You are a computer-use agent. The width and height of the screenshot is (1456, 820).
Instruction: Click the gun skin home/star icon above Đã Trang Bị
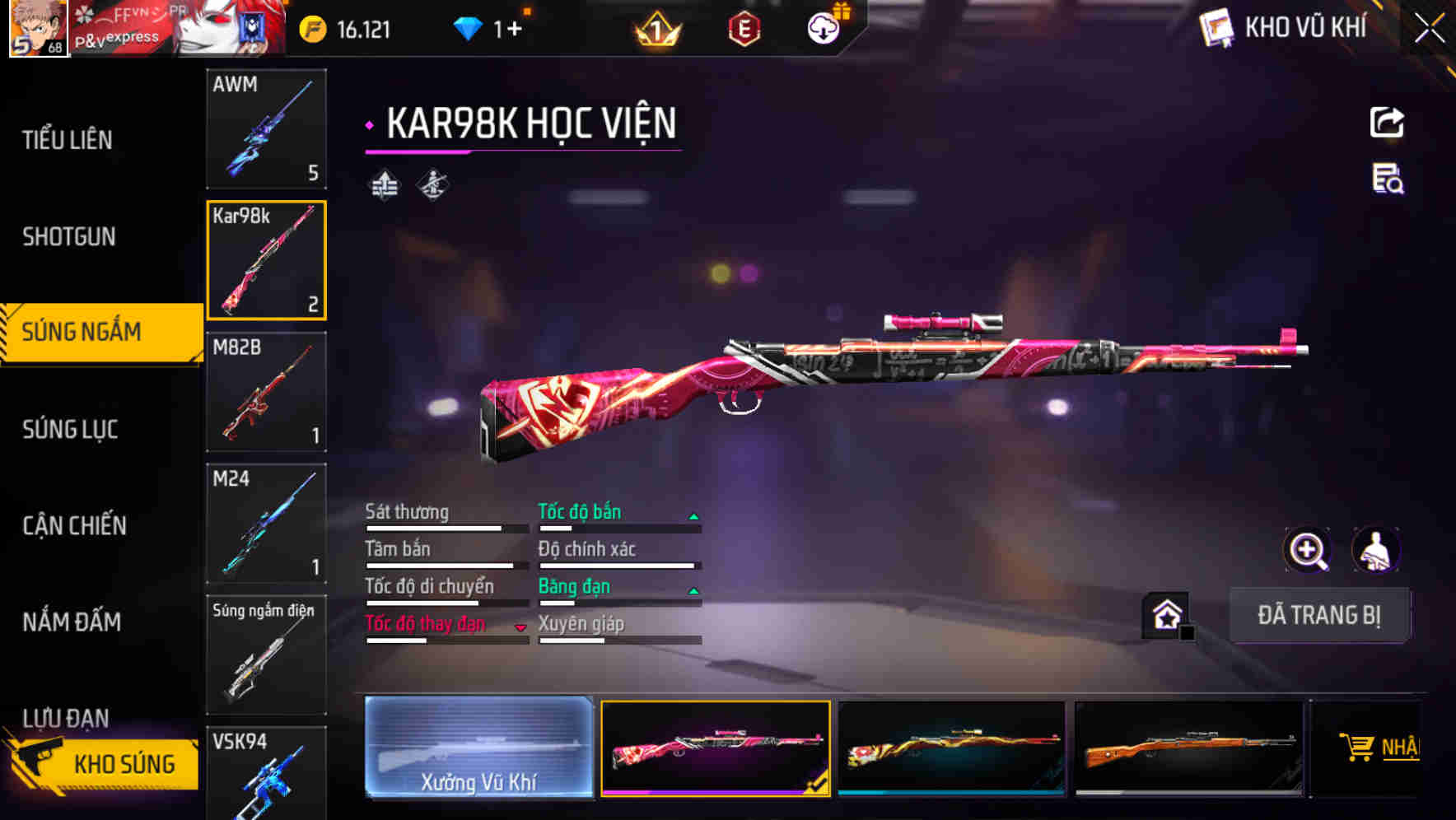click(1165, 614)
